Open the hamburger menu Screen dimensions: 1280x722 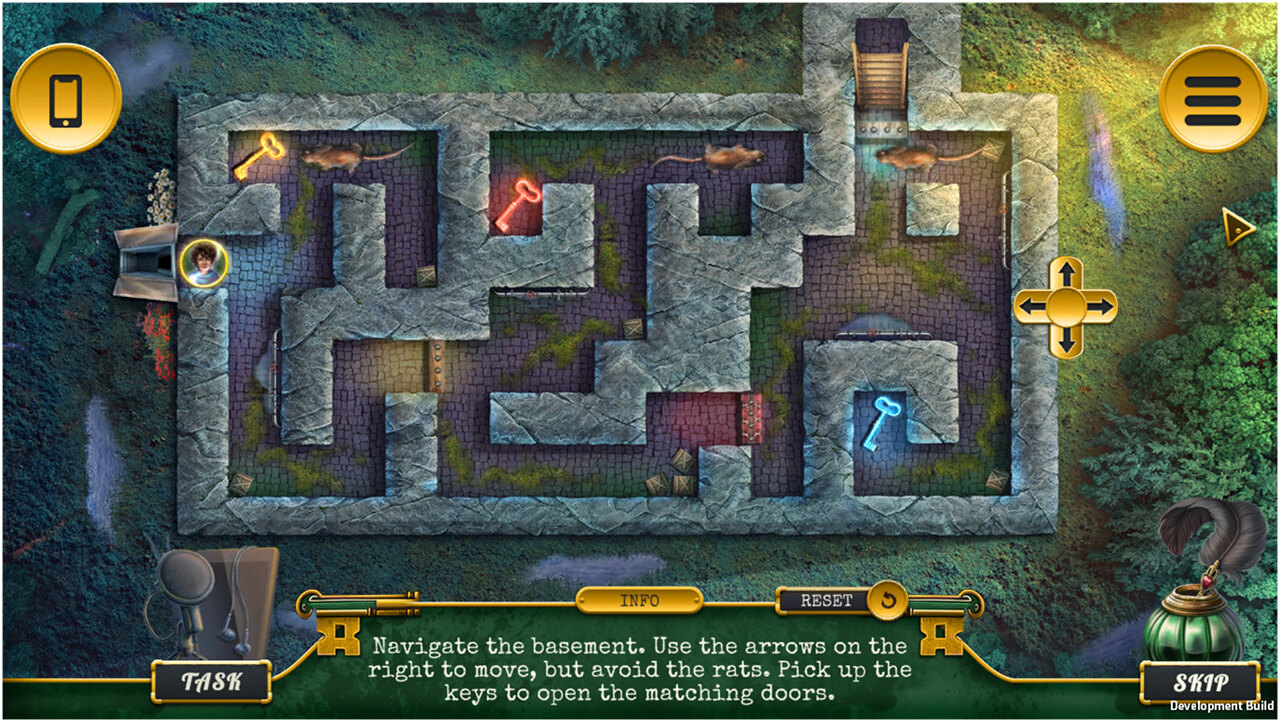(x=1212, y=99)
